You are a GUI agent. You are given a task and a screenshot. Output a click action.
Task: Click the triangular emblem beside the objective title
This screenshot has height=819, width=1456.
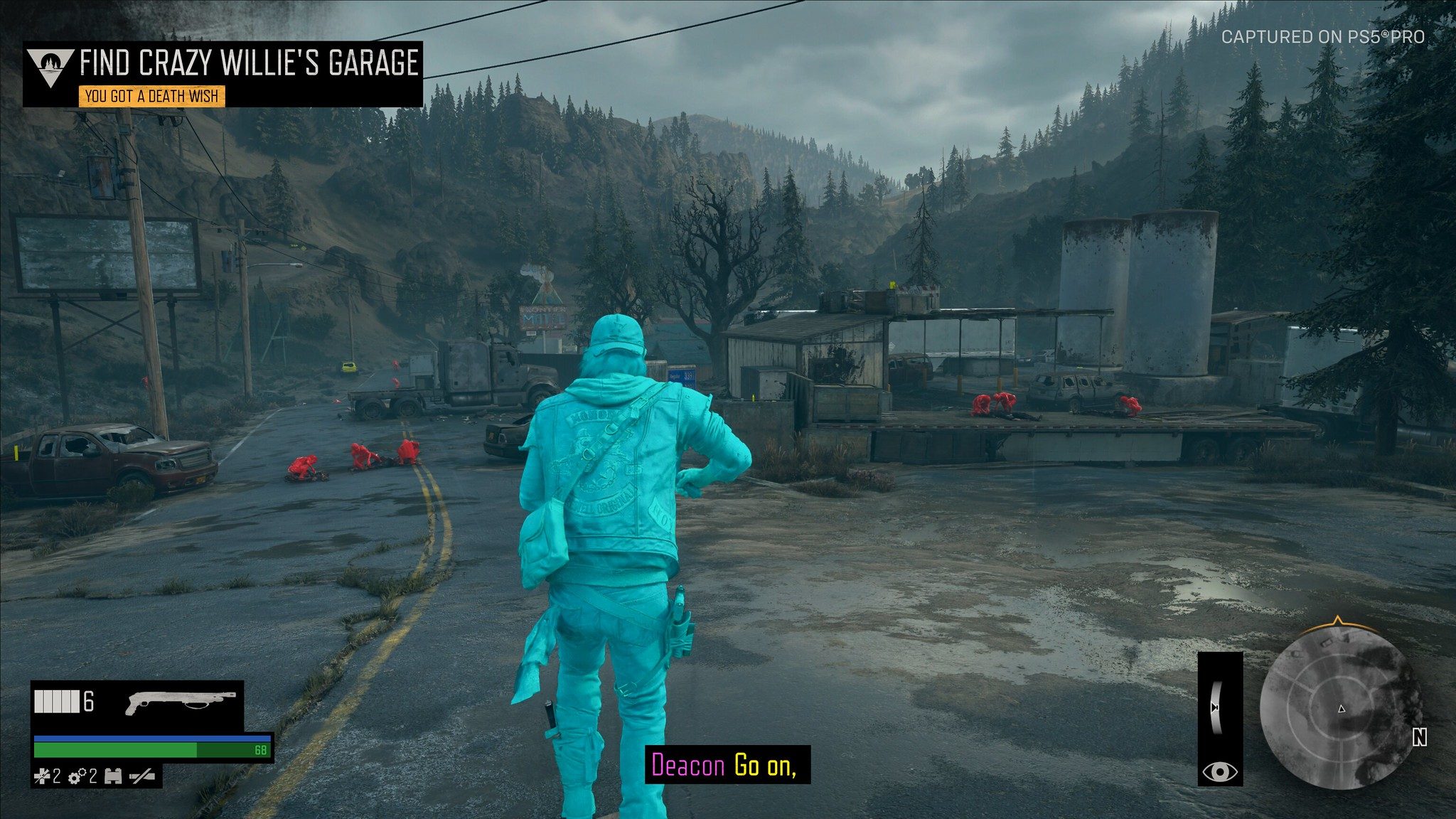tap(50, 66)
